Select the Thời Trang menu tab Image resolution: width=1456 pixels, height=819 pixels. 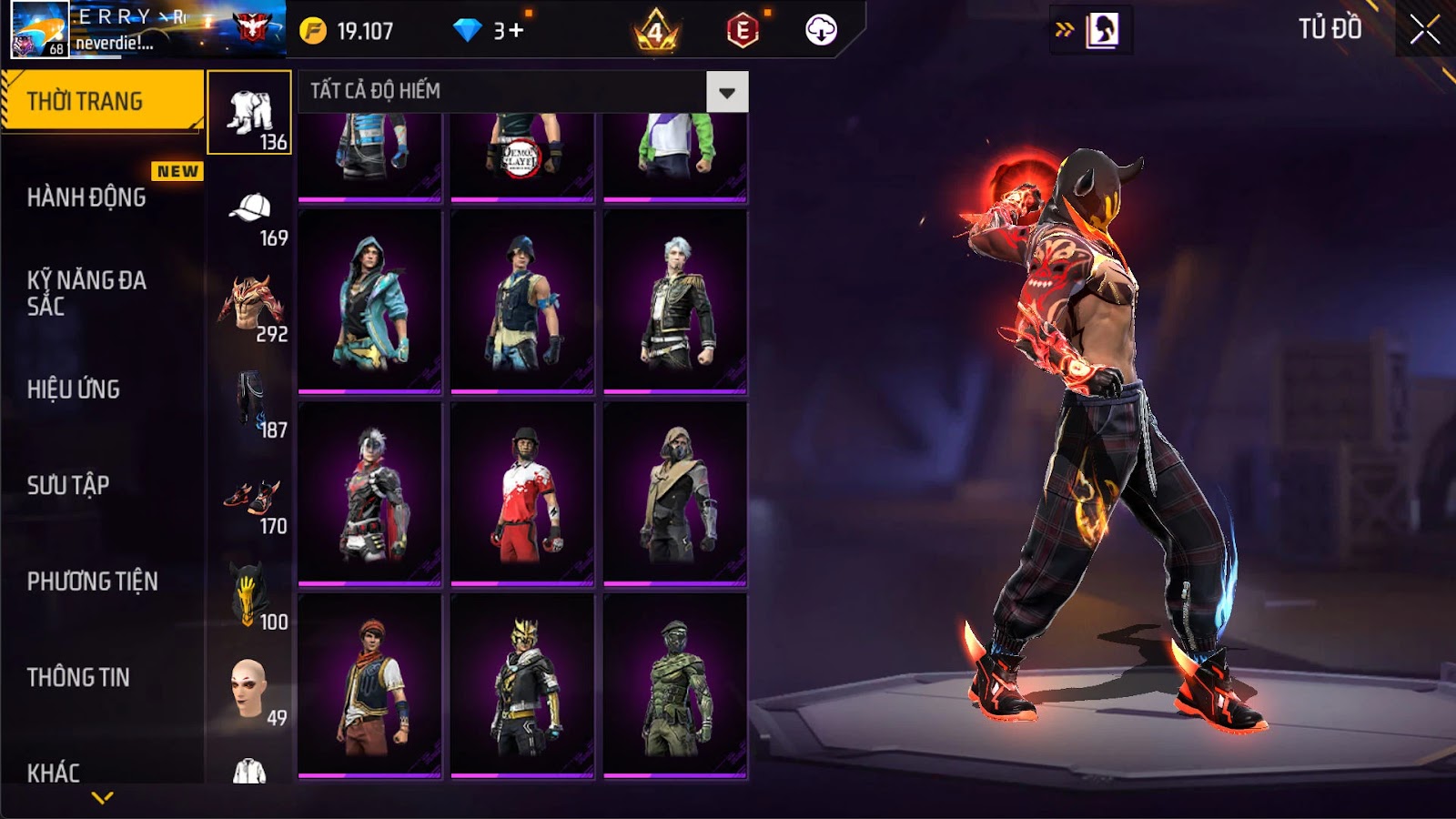coord(102,101)
